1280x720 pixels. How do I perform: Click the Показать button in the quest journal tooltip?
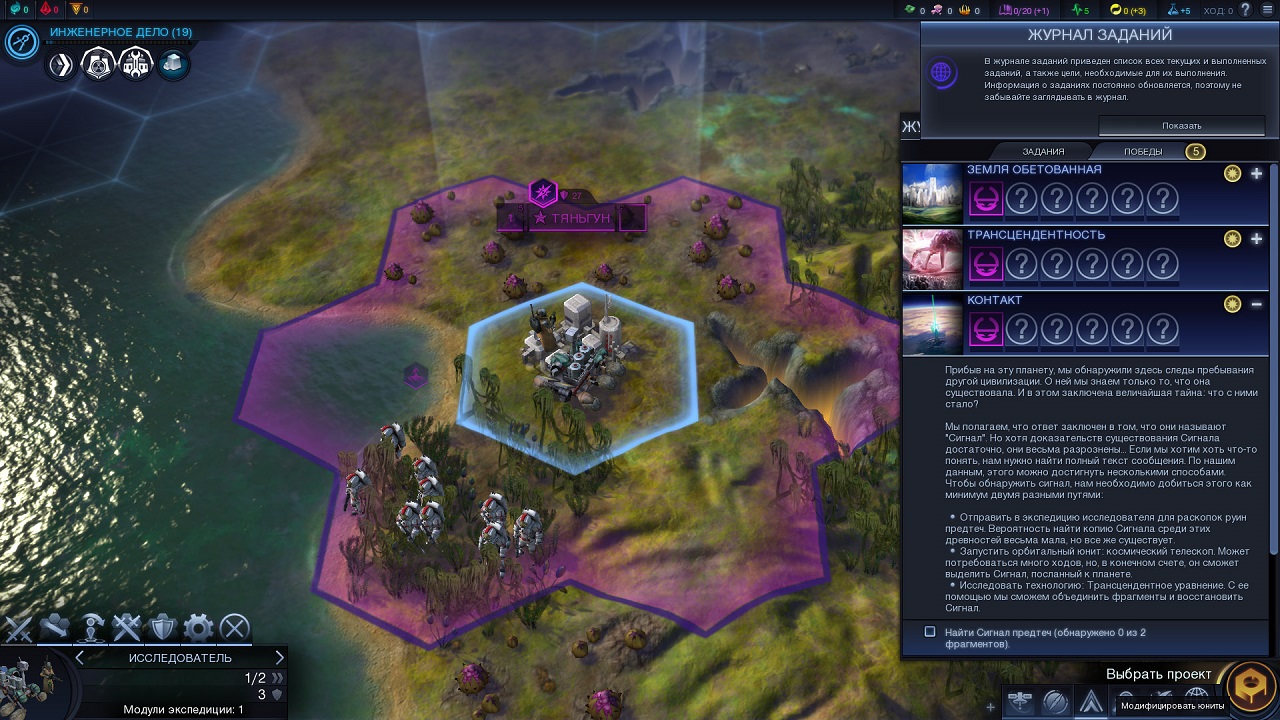click(x=1181, y=126)
